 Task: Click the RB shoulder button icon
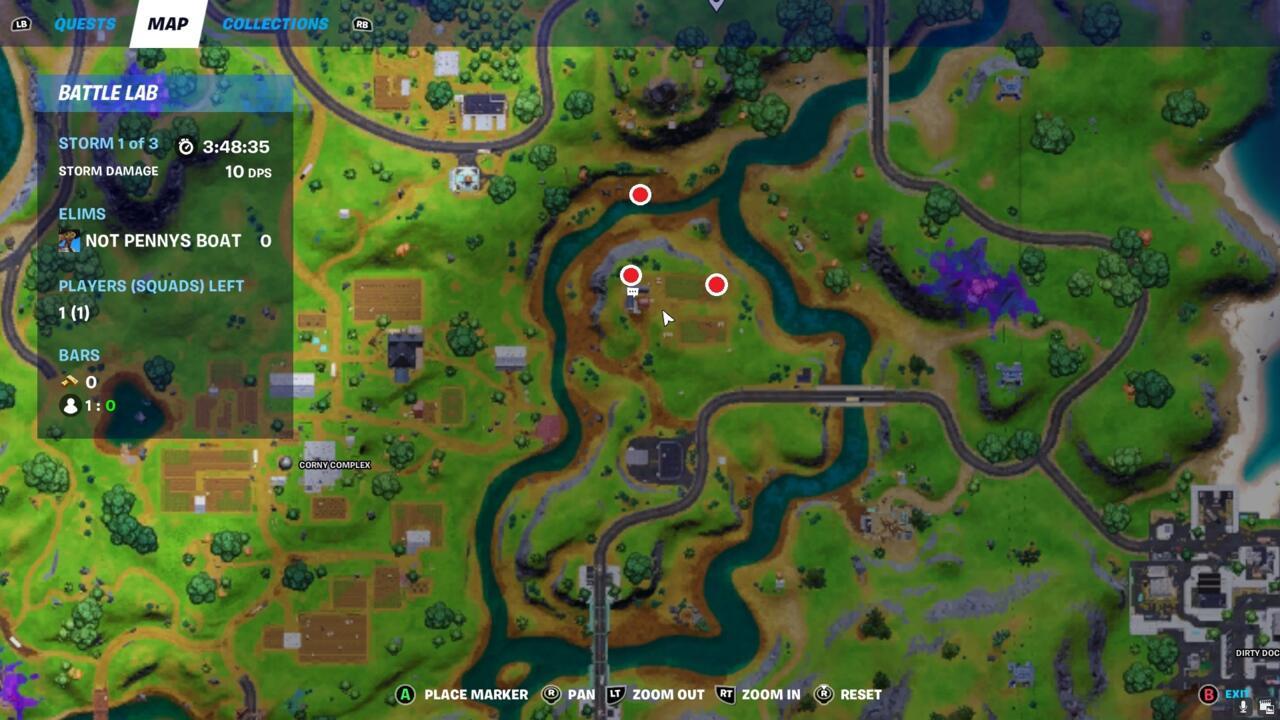tap(362, 23)
